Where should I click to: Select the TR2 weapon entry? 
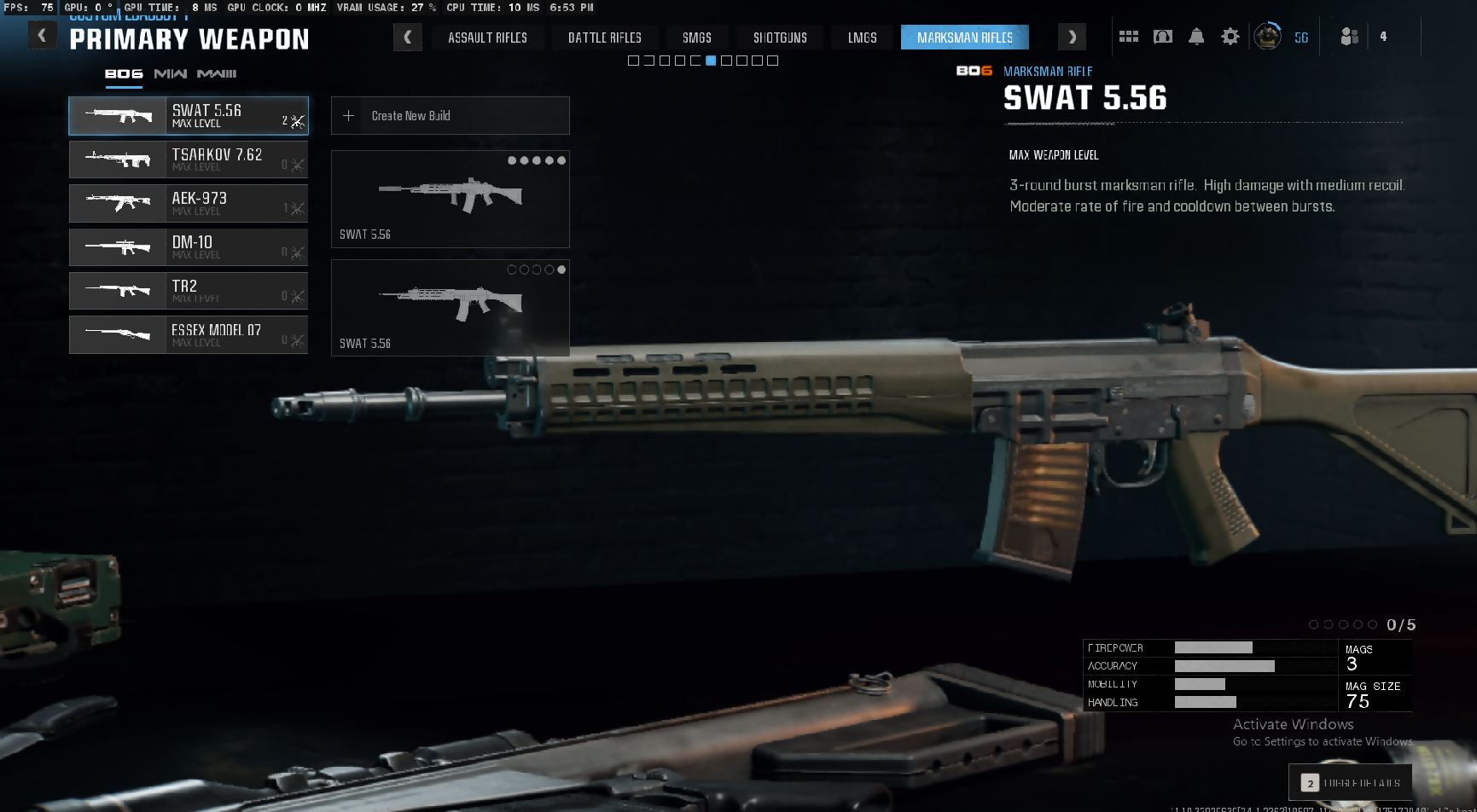pyautogui.click(x=189, y=291)
